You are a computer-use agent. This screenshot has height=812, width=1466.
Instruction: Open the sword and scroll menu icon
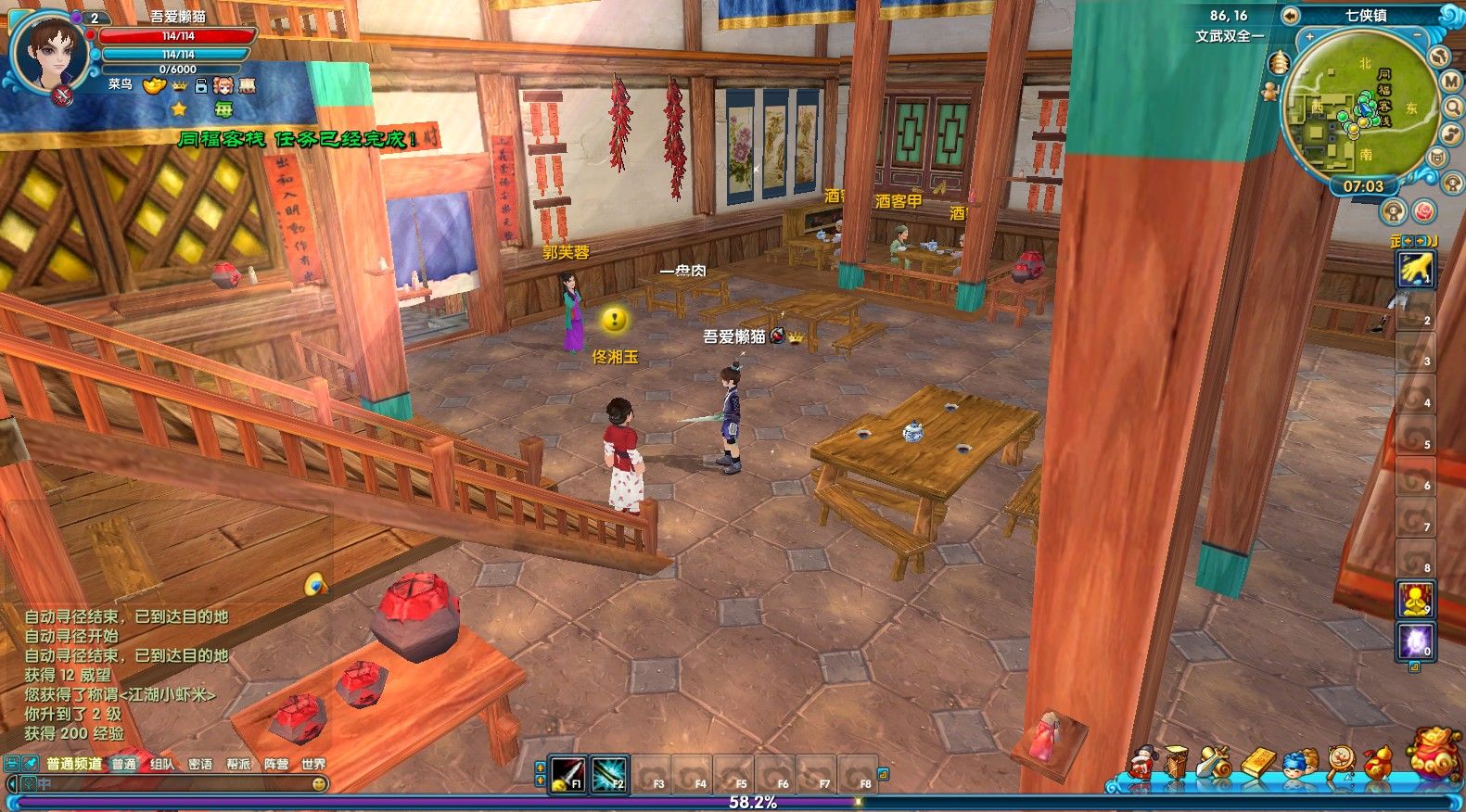click(1213, 762)
